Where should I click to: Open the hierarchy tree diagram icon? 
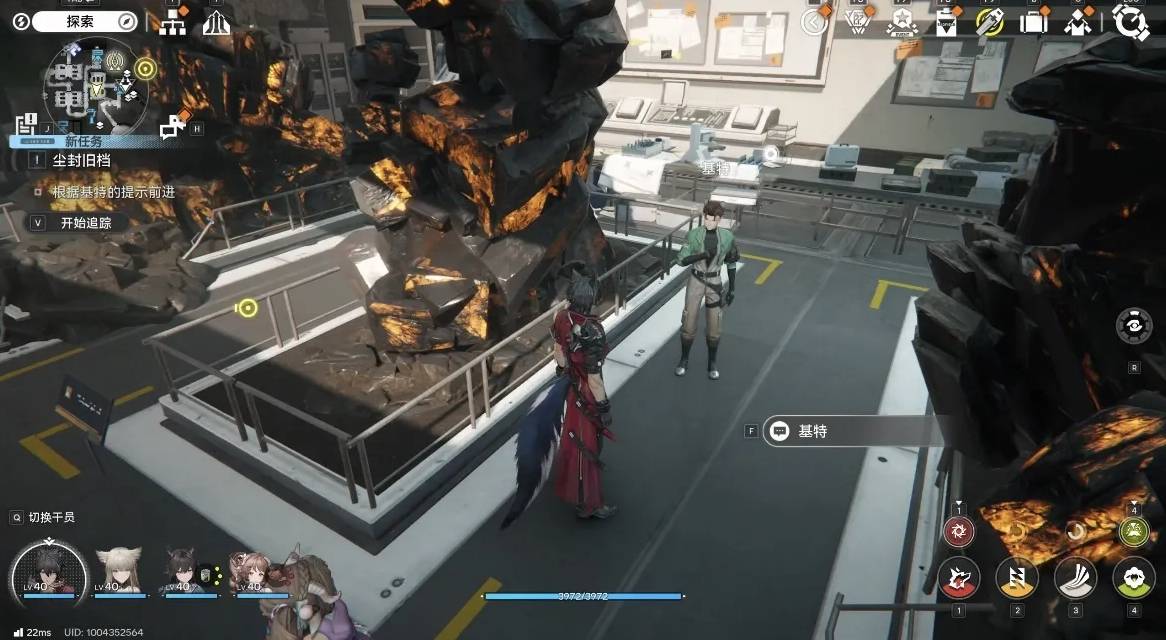click(x=173, y=23)
